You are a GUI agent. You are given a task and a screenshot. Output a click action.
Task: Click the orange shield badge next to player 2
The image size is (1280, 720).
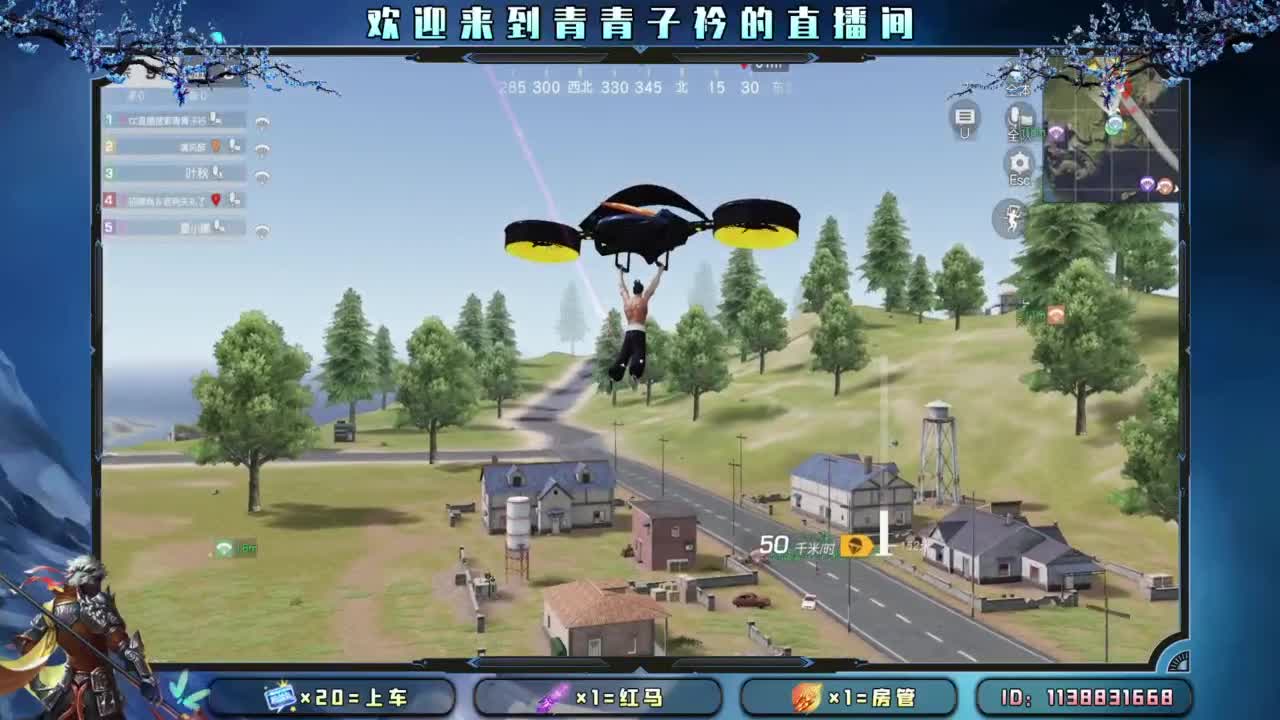(217, 146)
